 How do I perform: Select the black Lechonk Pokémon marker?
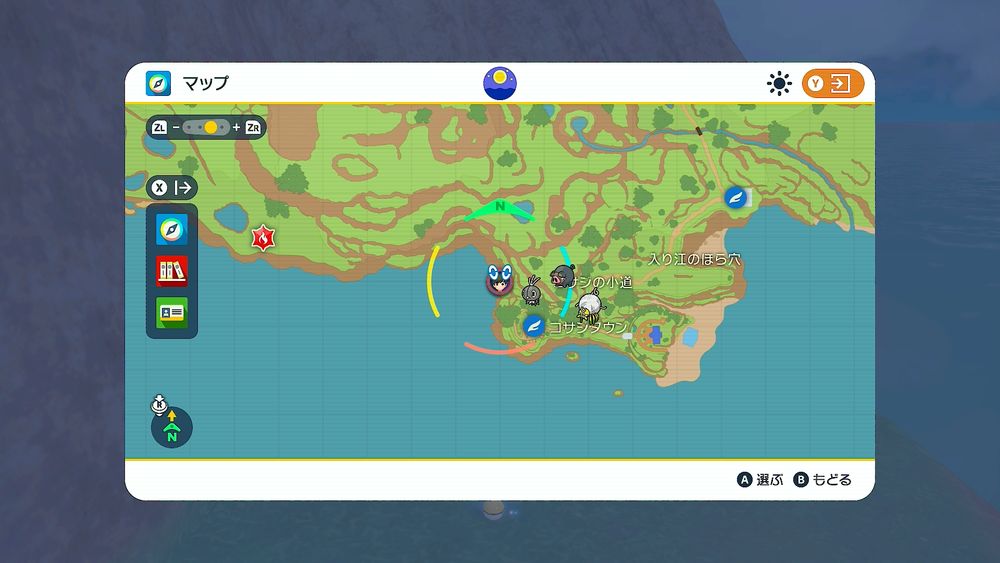562,276
